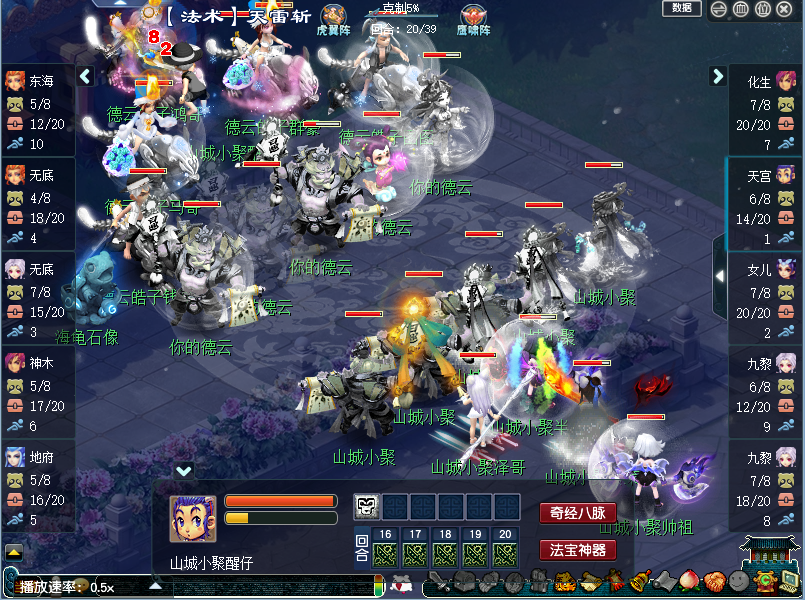Click the 虎翼阵 formation icon
Image resolution: width=805 pixels, height=600 pixels.
tap(333, 16)
